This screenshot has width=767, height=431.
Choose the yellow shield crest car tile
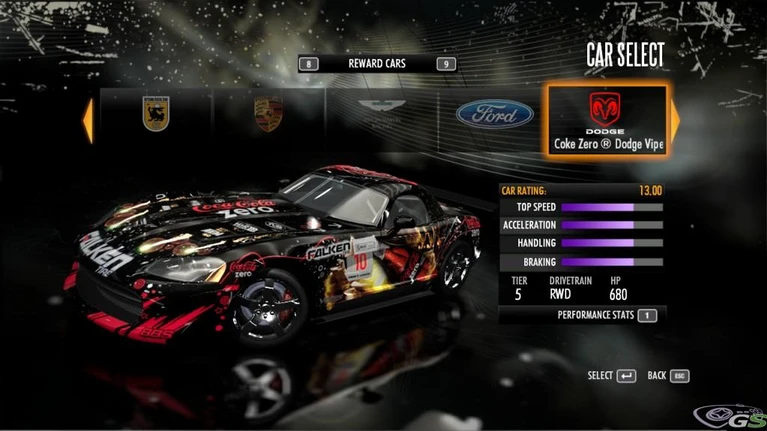click(155, 114)
